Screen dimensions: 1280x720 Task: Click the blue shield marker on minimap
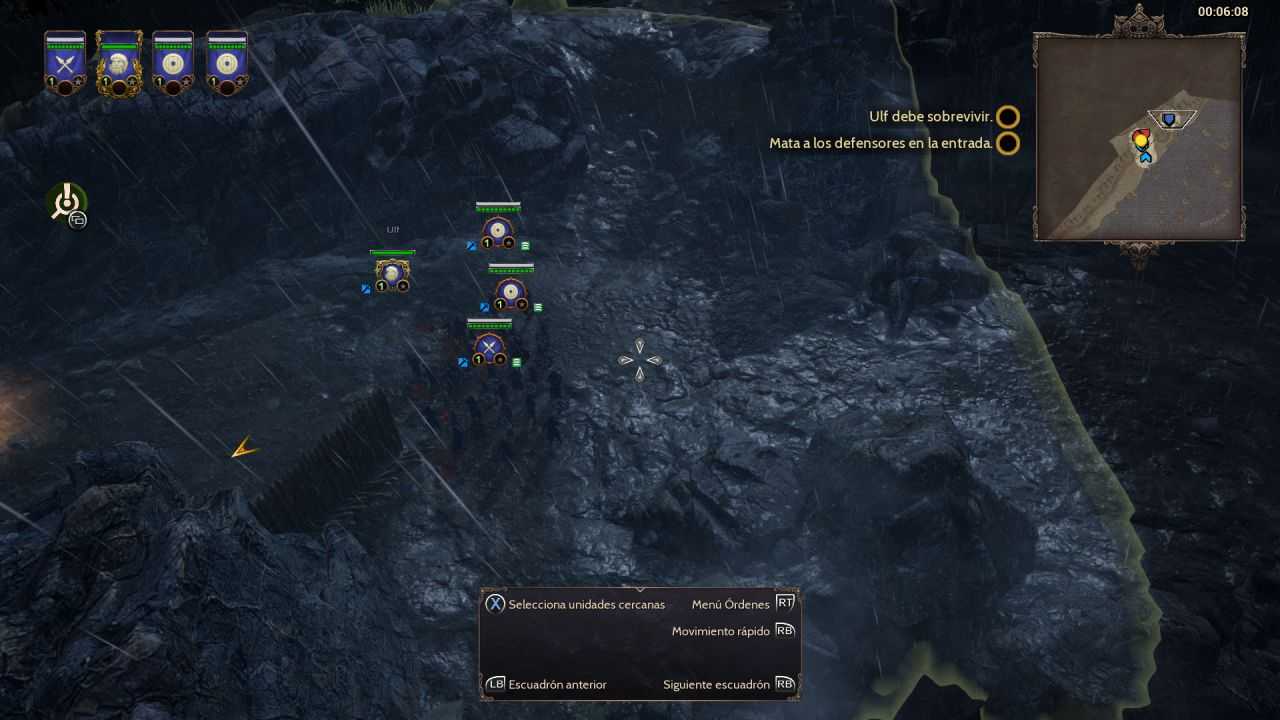tap(1168, 120)
